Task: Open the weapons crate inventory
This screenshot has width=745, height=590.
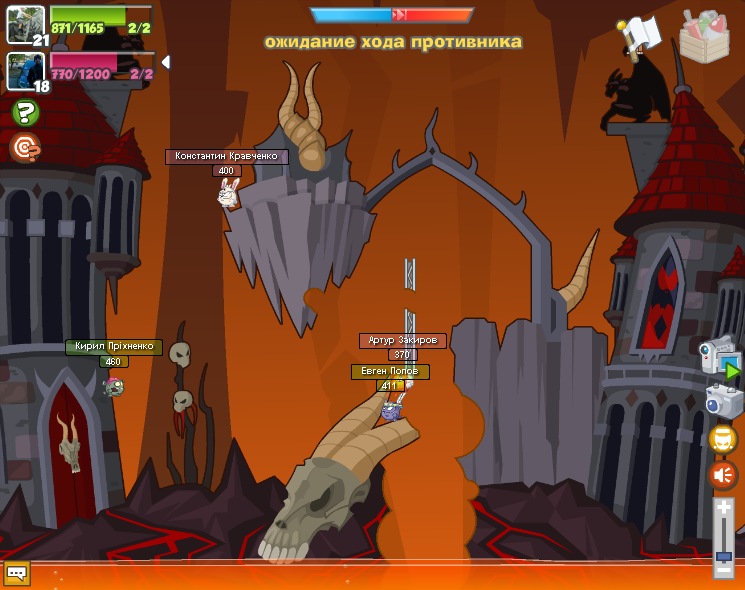Action: [704, 37]
